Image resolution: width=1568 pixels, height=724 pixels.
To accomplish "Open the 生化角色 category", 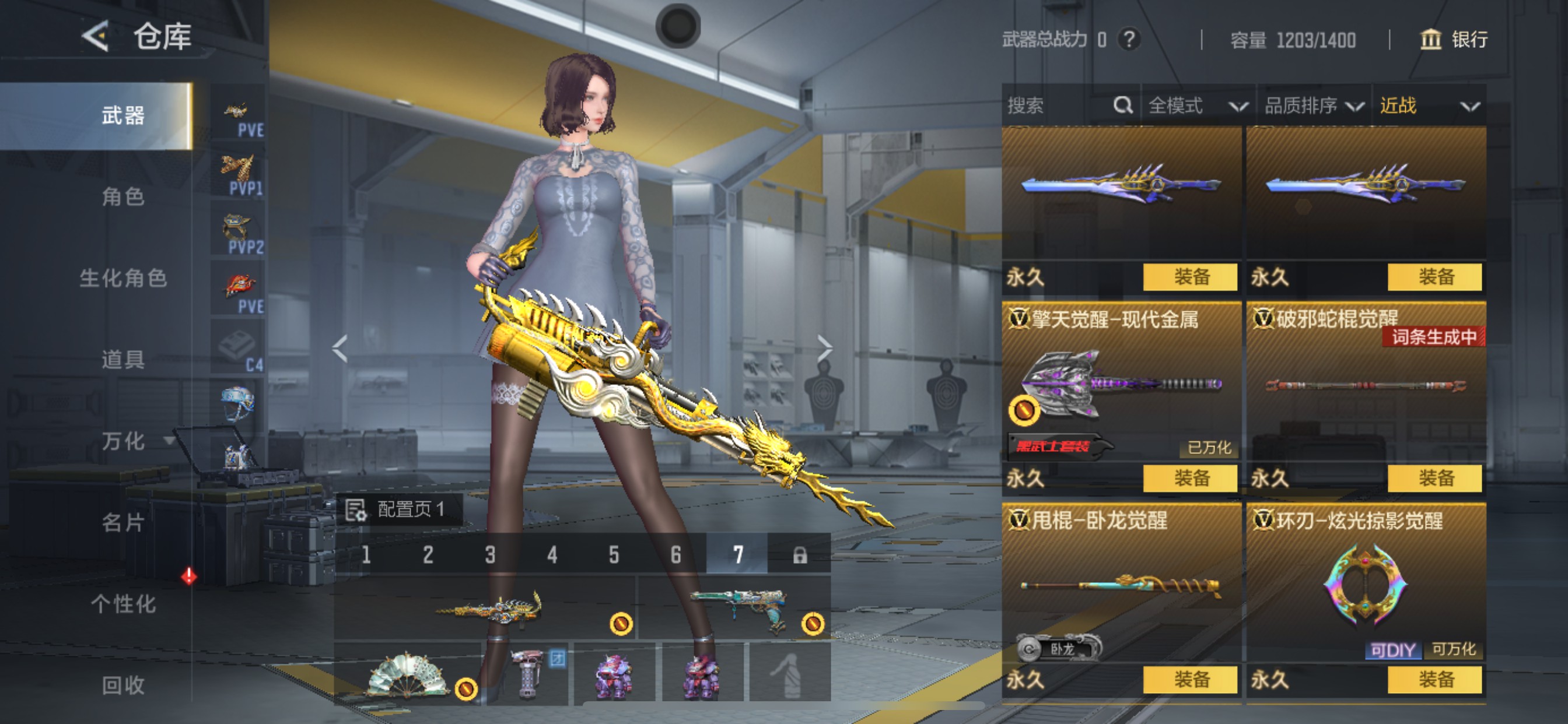I will pos(123,278).
